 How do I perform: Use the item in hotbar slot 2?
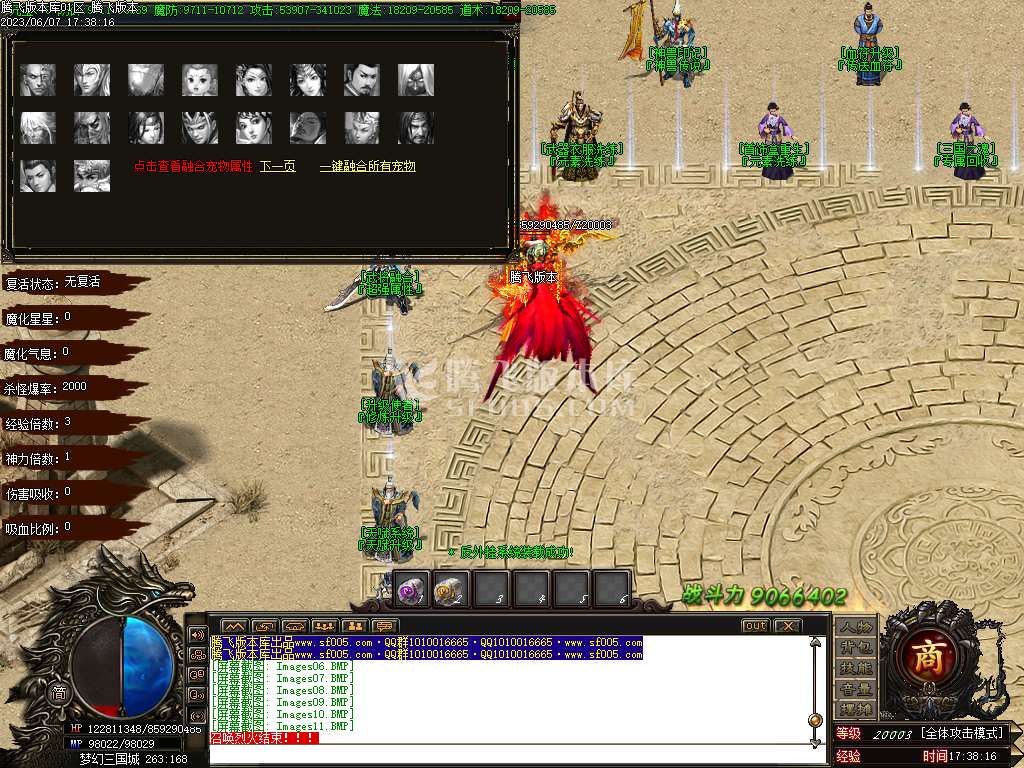tap(451, 590)
